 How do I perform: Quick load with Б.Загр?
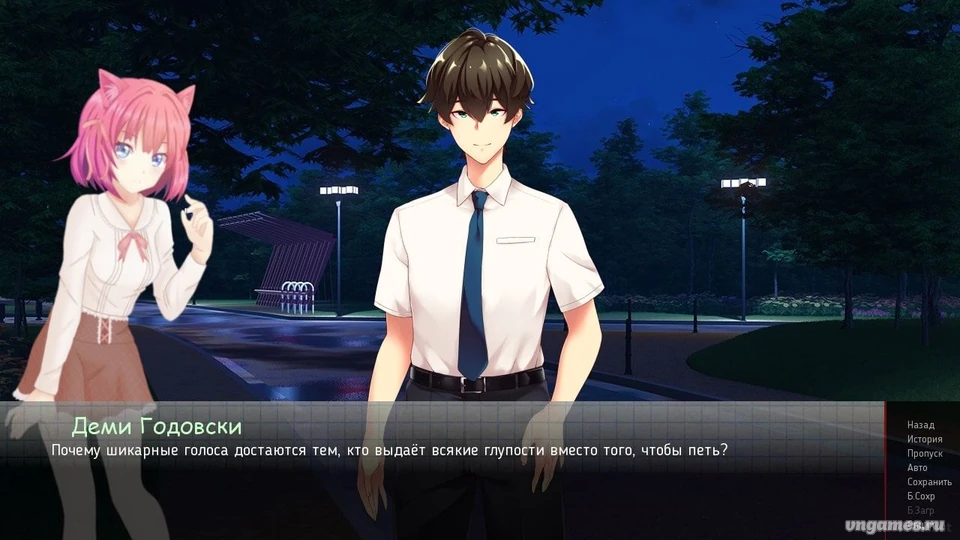pyautogui.click(x=920, y=510)
